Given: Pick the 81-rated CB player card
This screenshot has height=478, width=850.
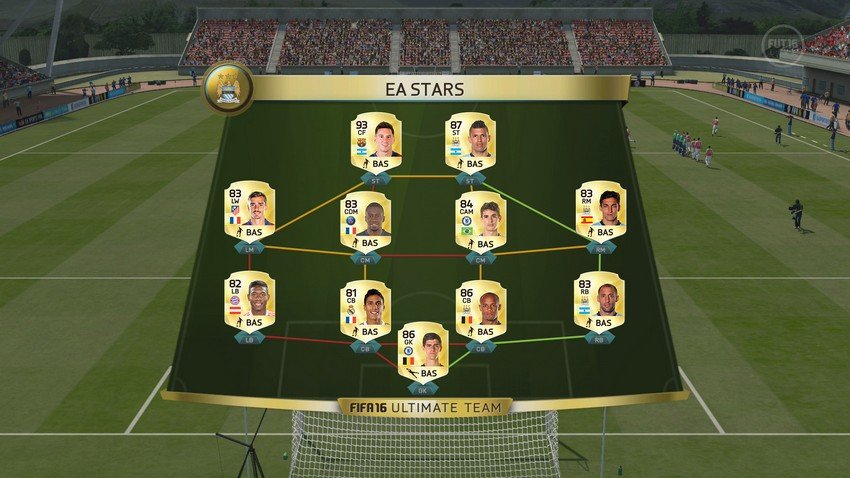Looking at the screenshot, I should pyautogui.click(x=365, y=310).
